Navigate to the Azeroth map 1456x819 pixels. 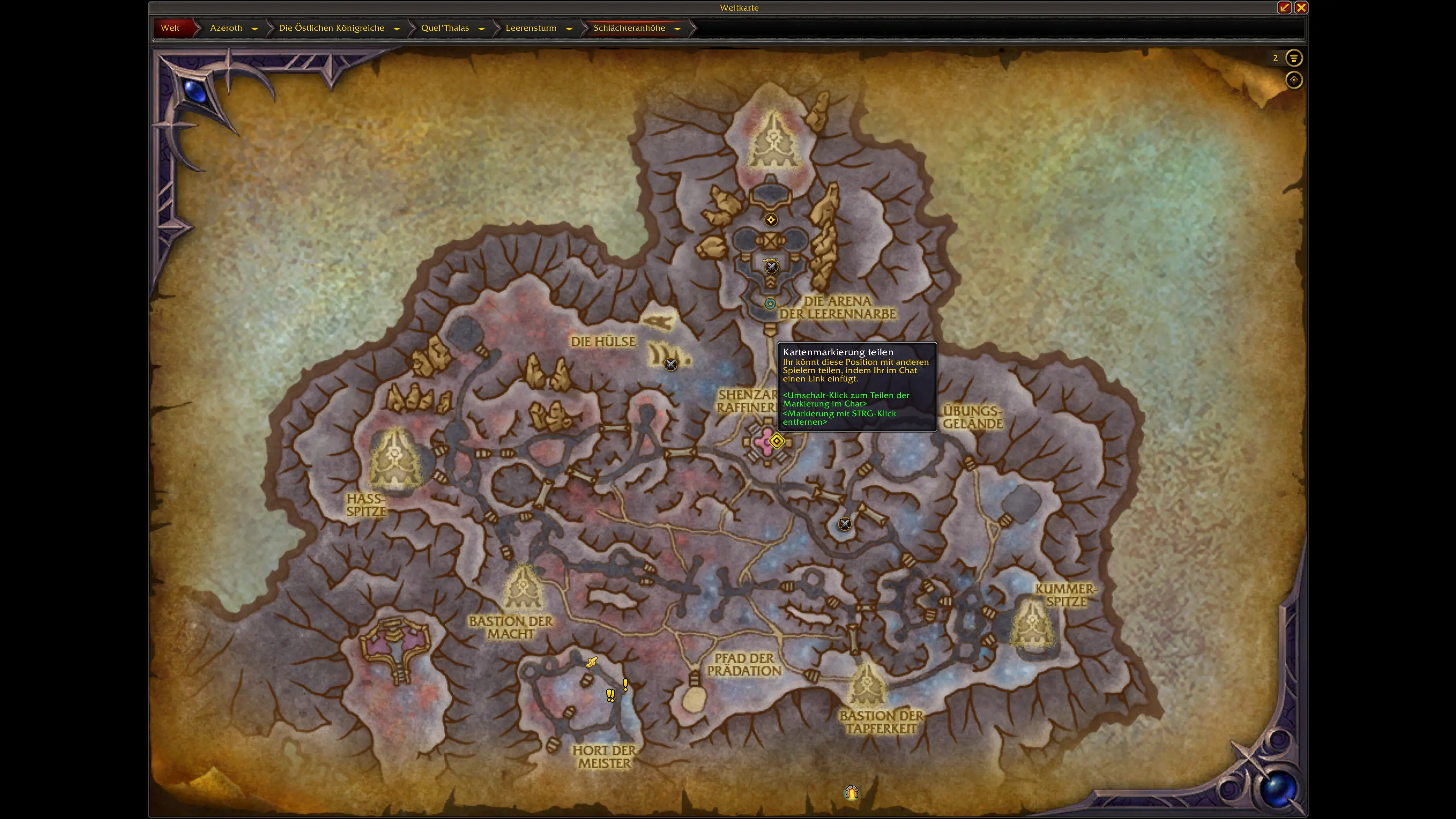pyautogui.click(x=226, y=28)
